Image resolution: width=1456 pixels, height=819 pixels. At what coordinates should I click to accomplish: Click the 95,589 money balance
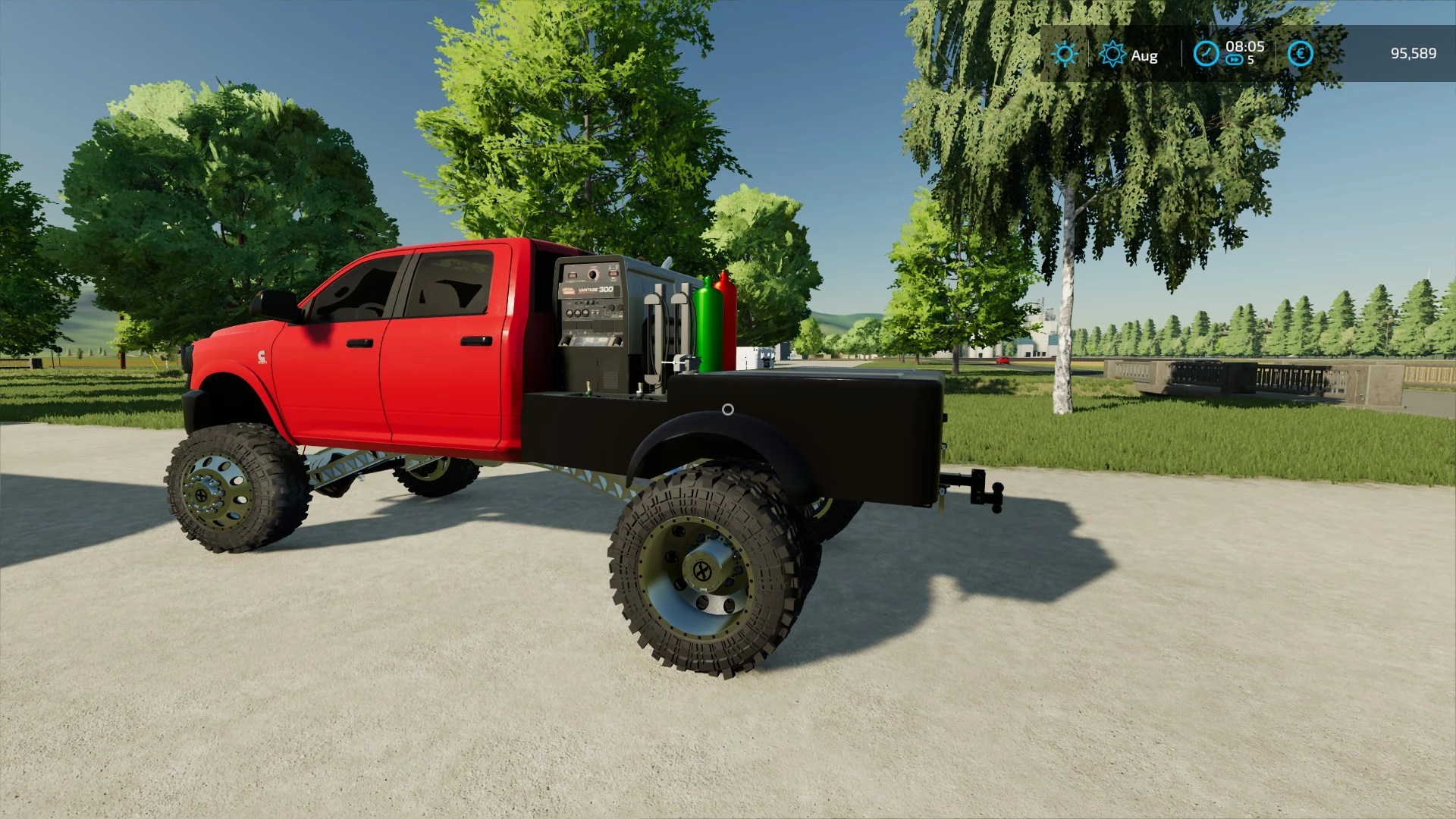coord(1412,53)
